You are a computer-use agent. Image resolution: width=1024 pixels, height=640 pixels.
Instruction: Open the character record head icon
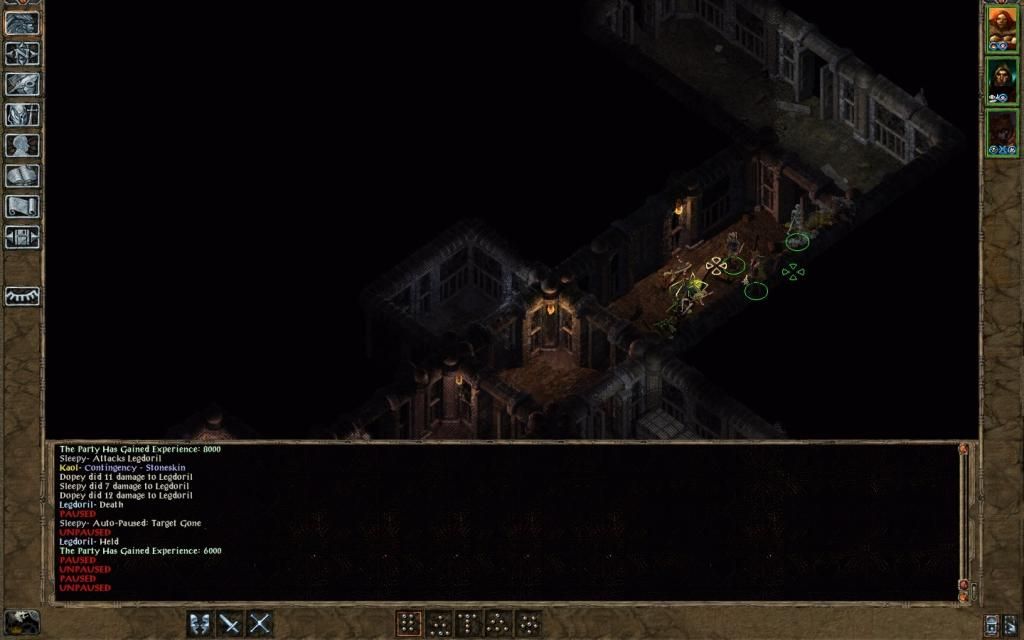coord(22,146)
